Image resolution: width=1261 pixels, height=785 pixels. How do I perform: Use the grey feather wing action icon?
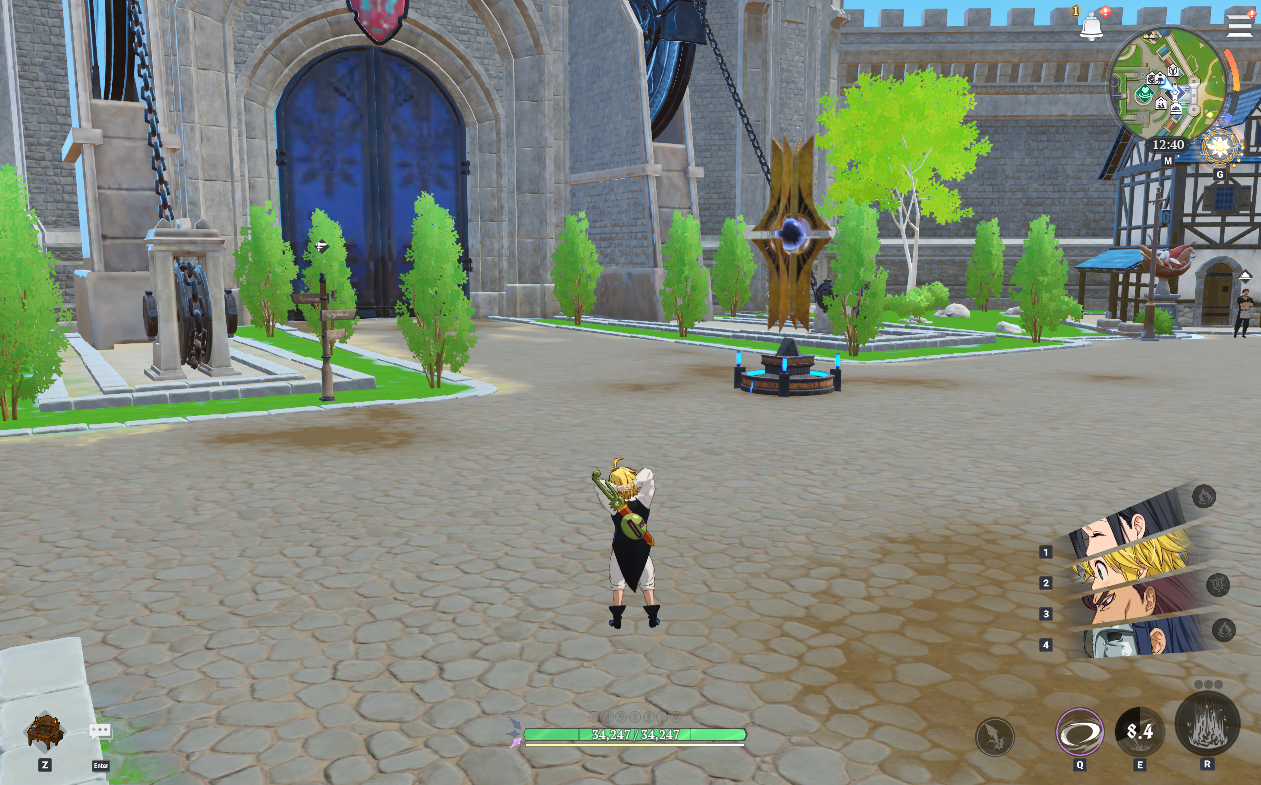click(995, 737)
